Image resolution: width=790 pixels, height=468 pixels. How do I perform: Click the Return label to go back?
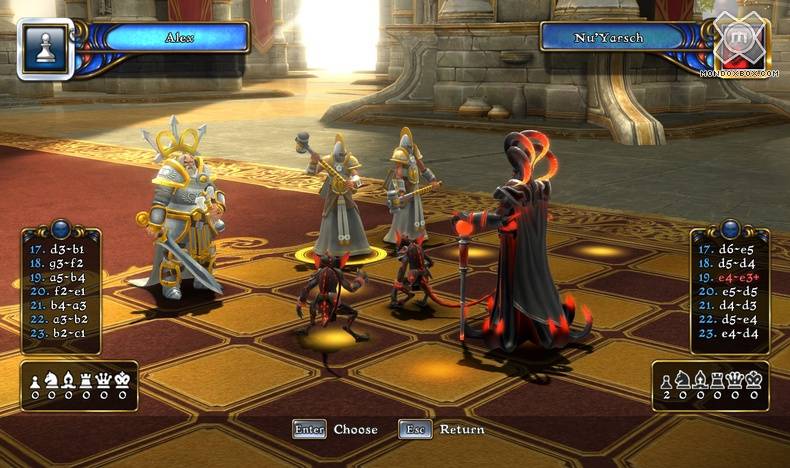click(462, 430)
